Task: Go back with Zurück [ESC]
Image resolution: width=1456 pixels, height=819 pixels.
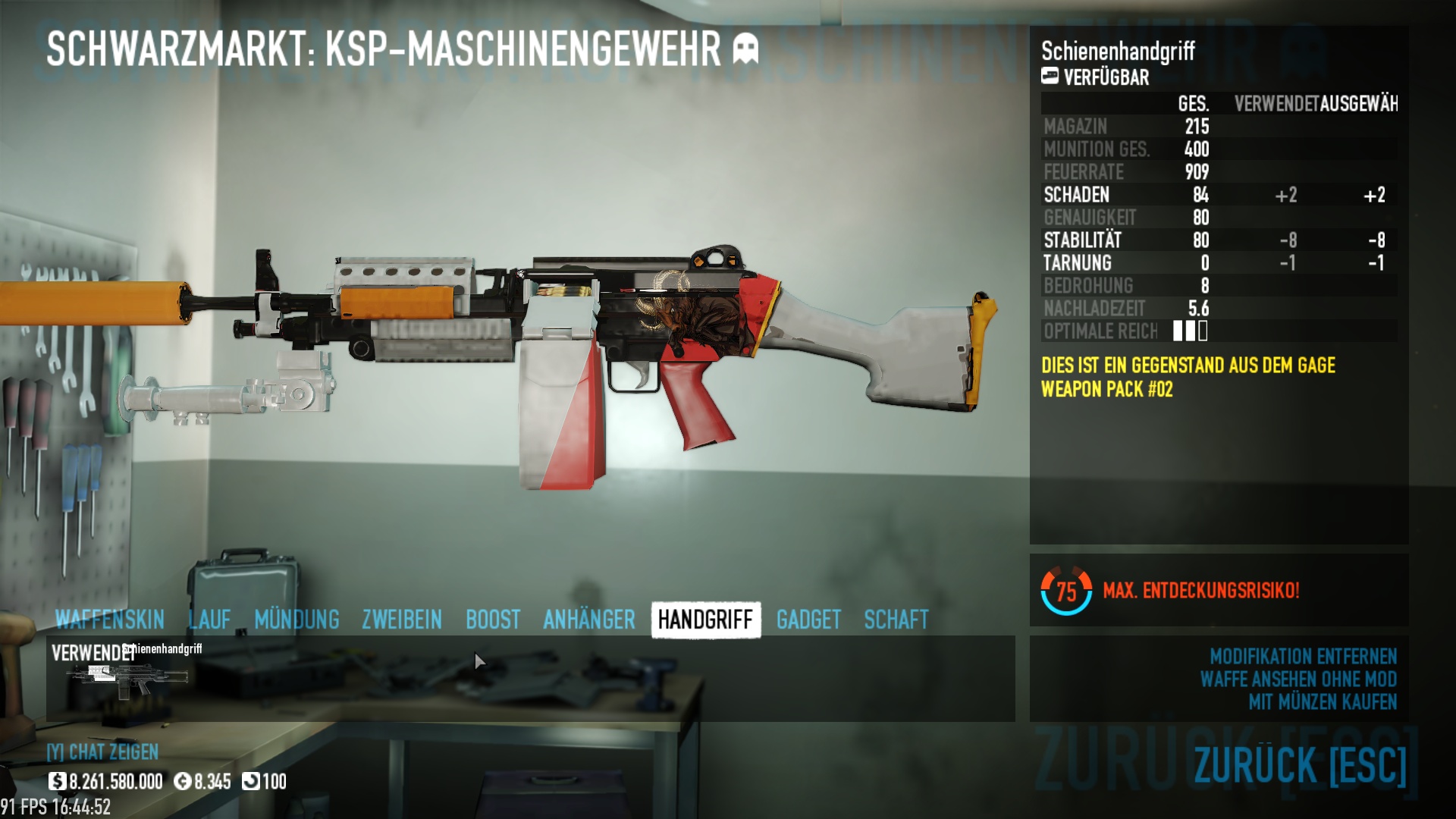Action: coord(1300,764)
